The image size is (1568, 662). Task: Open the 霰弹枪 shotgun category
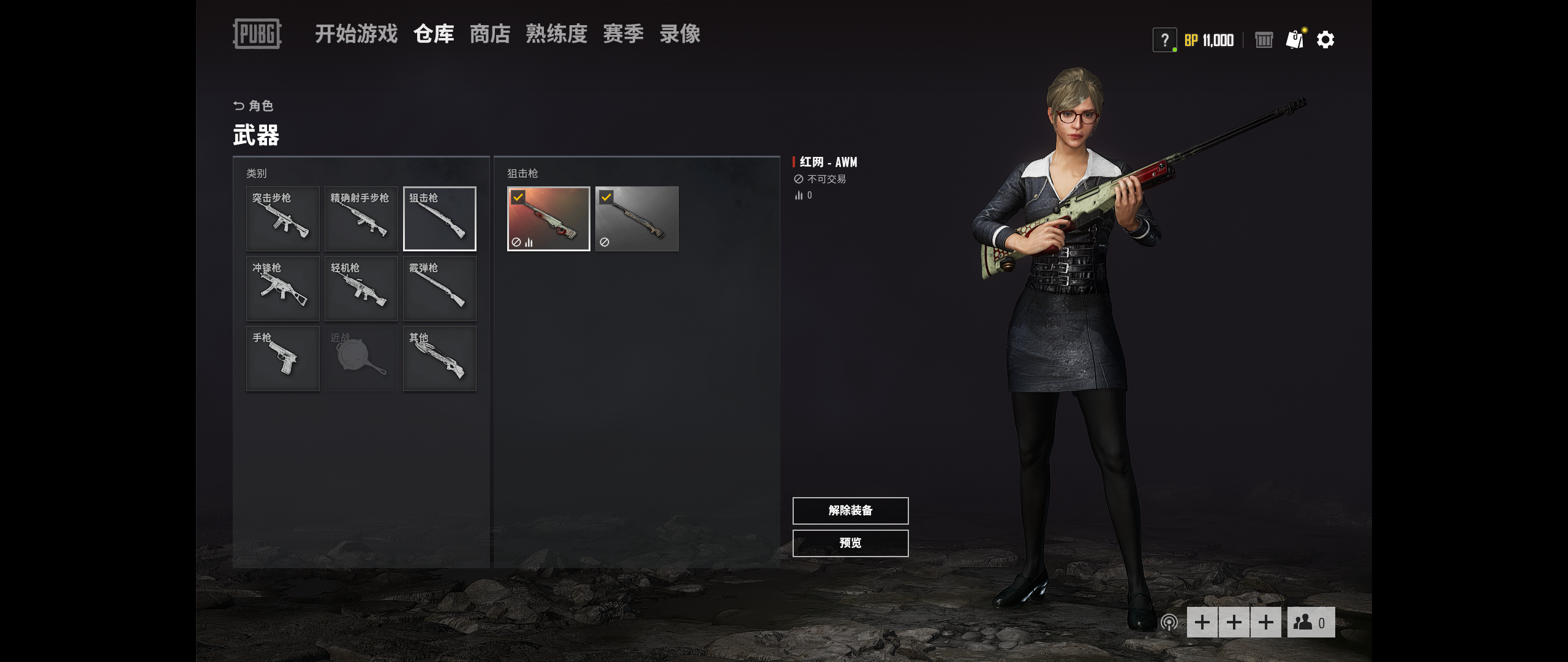(x=439, y=289)
